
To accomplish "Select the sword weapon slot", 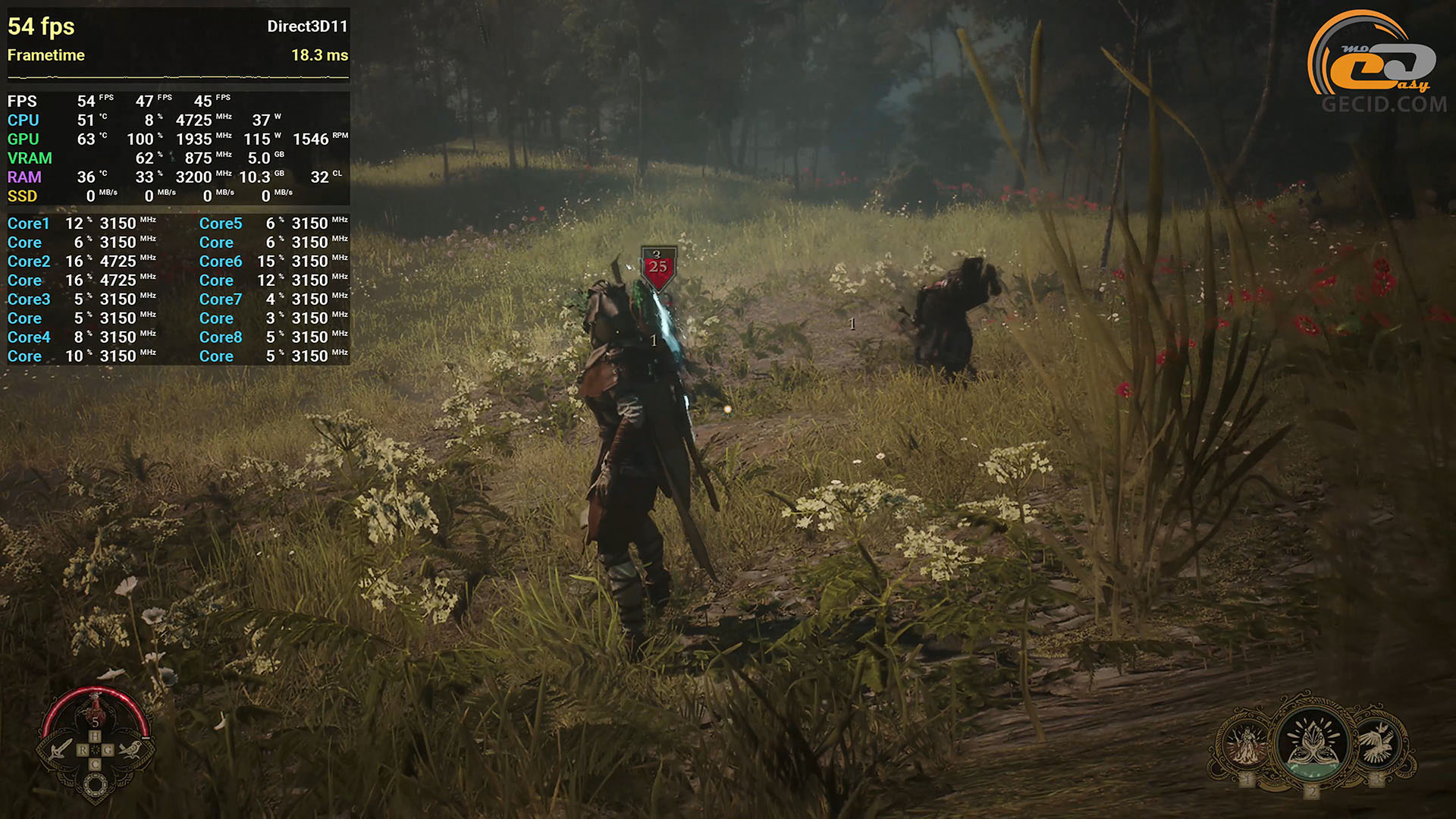I will coord(61,749).
